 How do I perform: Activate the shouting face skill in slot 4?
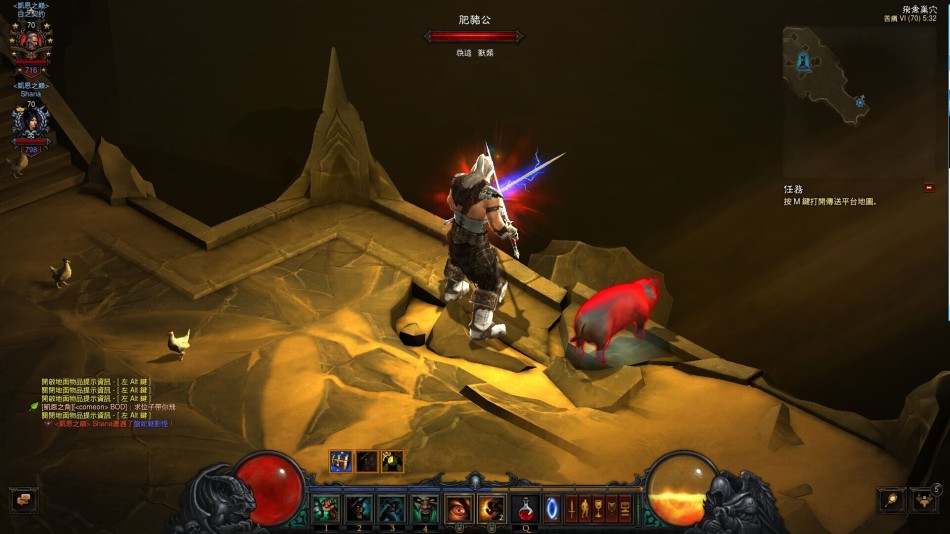[424, 509]
